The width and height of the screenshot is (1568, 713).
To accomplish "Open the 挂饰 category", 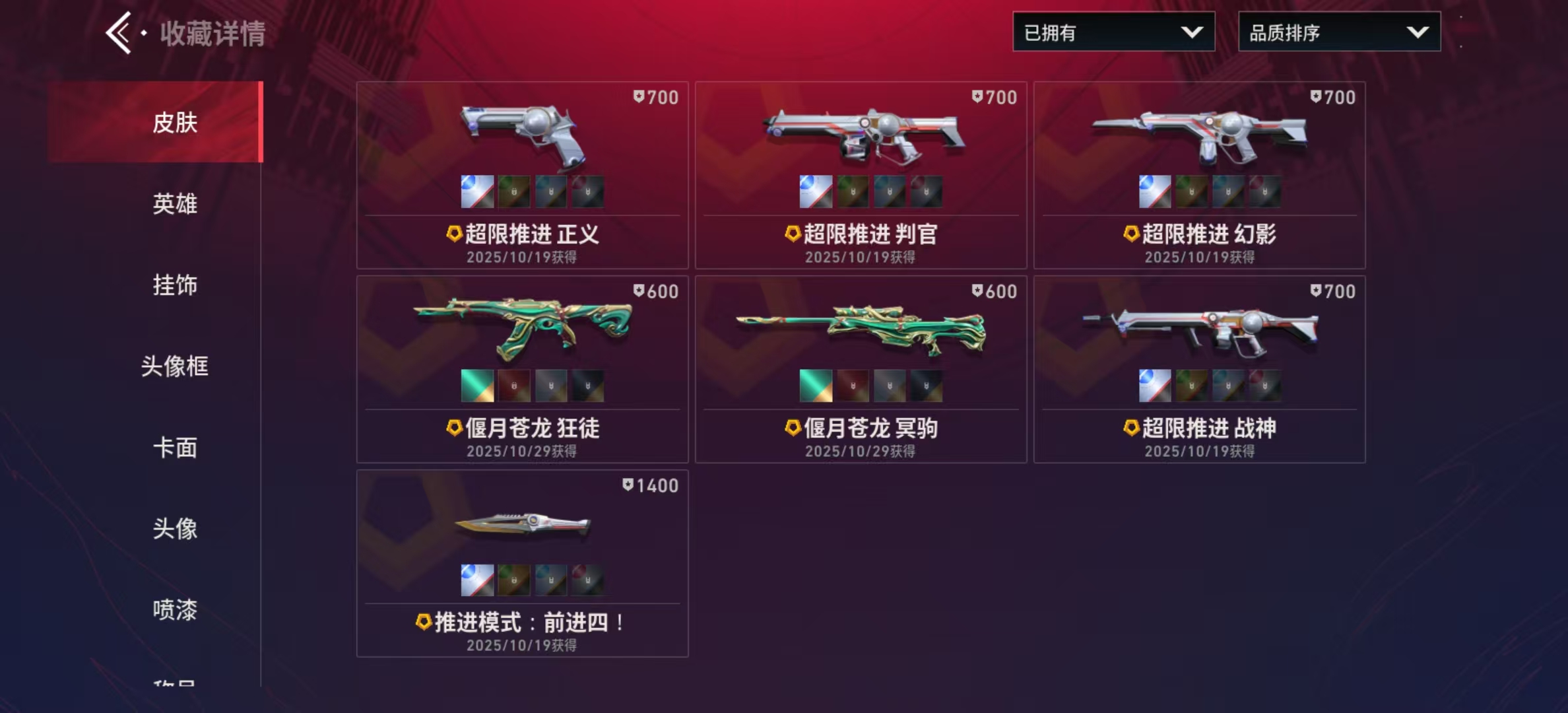I will pos(175,285).
